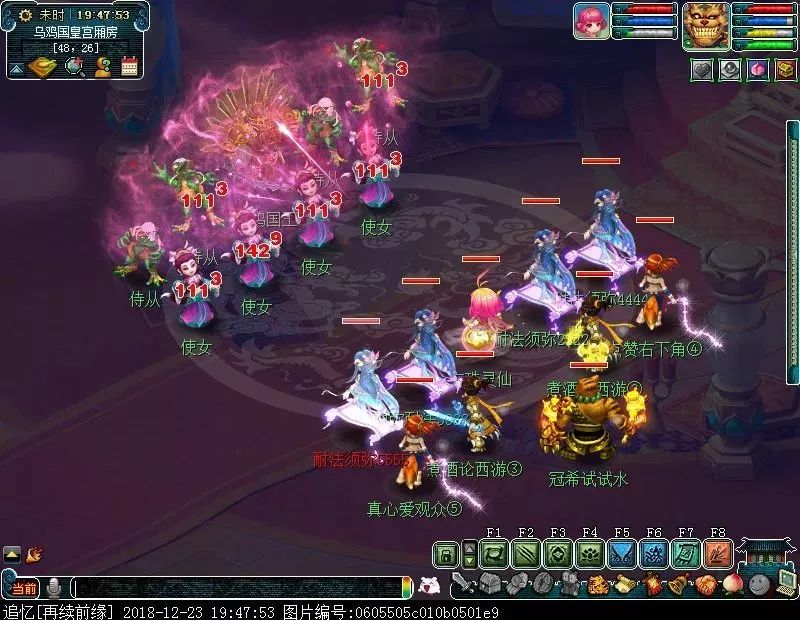Open the calendar events icon

click(130, 67)
